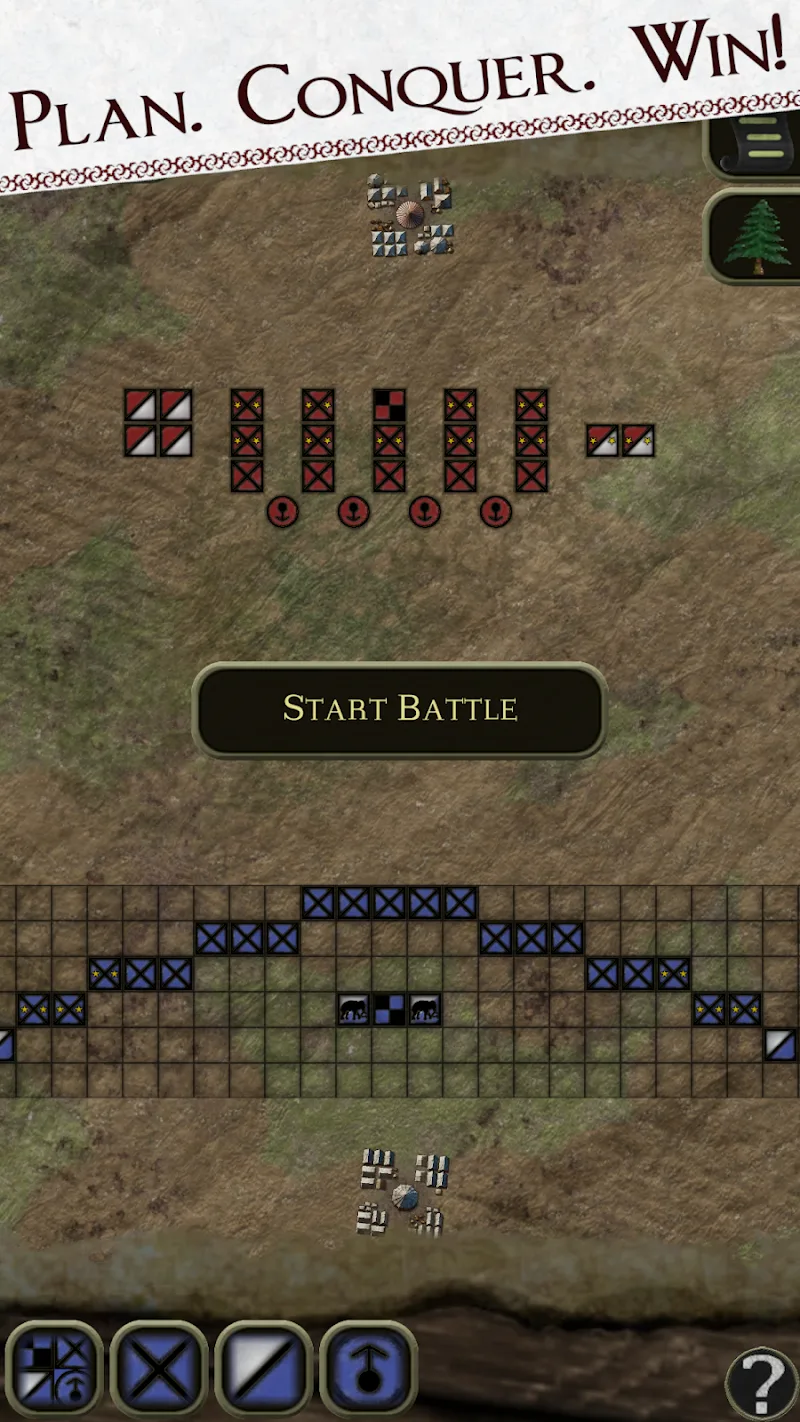Choose the cavalry diagonal-slash toolbar button

click(x=264, y=1368)
